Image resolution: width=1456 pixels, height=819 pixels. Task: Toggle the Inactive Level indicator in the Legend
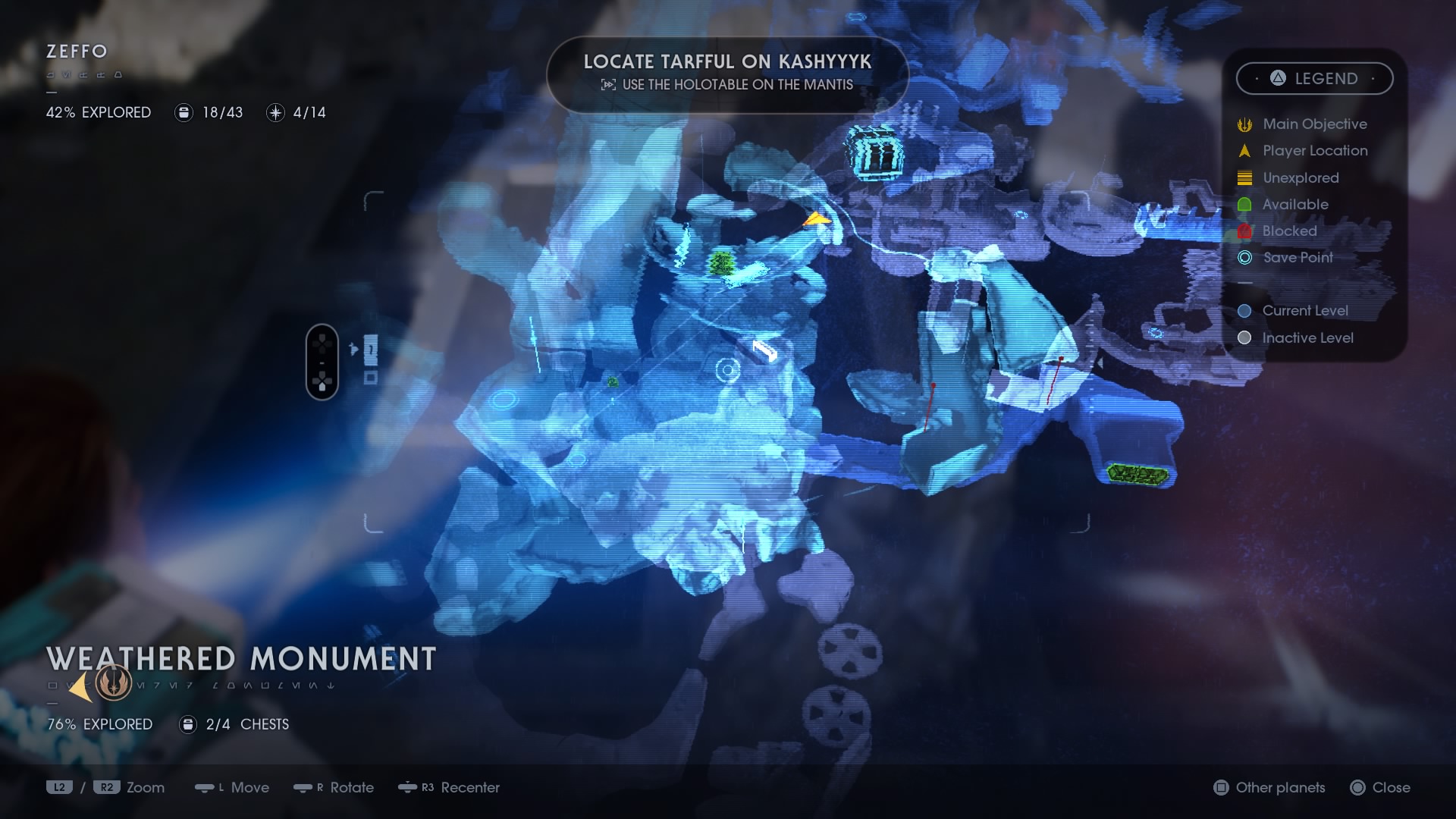[x=1243, y=337]
